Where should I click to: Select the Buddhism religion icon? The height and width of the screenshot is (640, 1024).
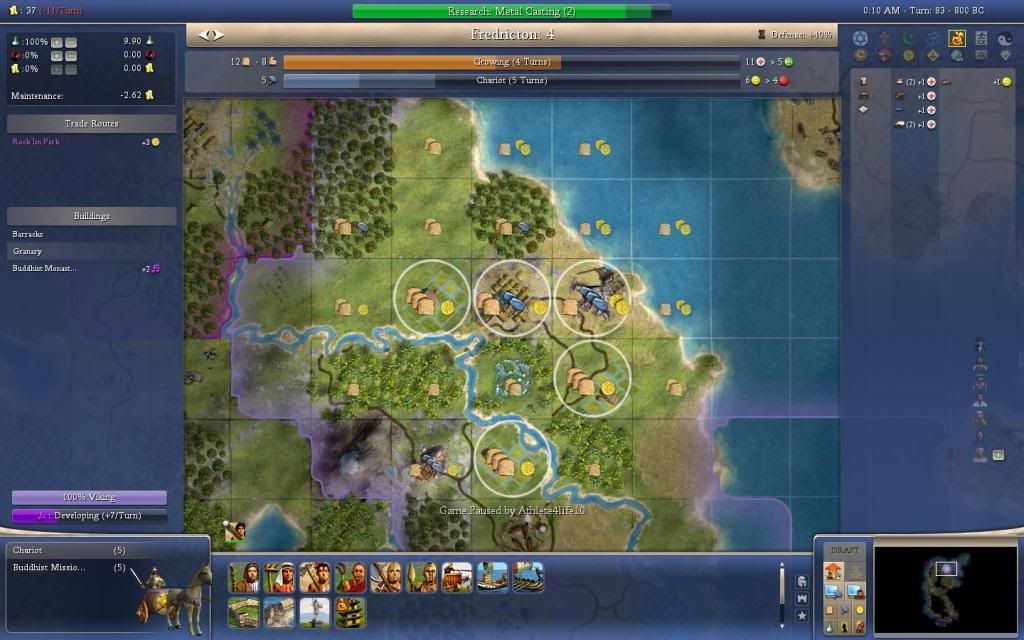pos(957,39)
